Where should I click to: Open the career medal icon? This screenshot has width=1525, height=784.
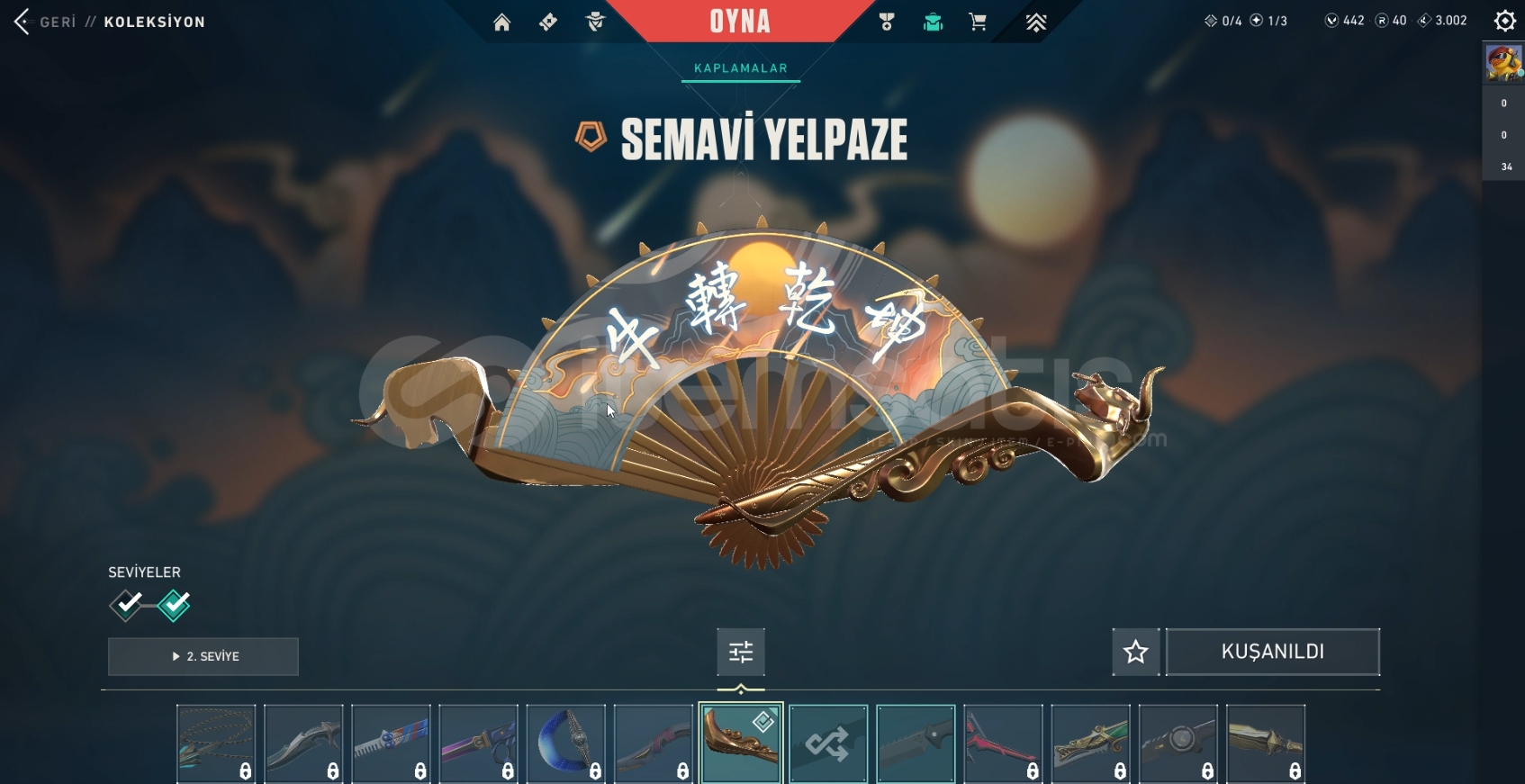[887, 23]
